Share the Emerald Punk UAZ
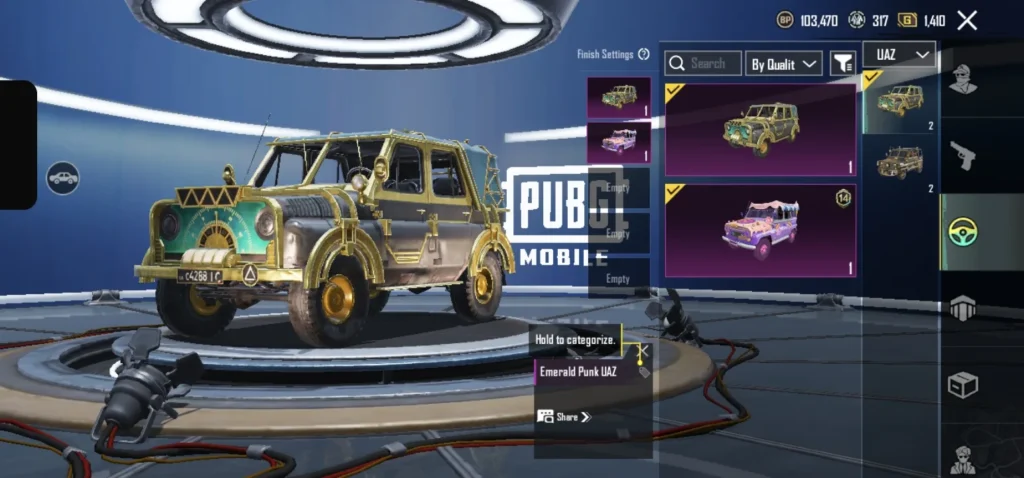Viewport: 1024px width, 478px height. (564, 416)
